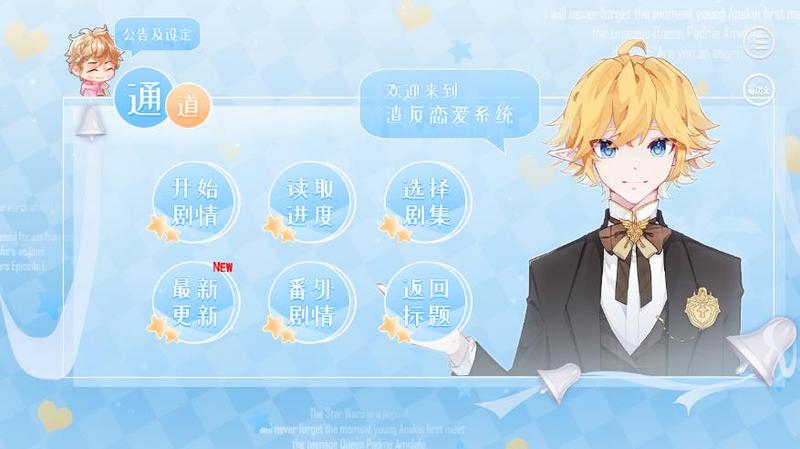Open the 公告及设定 announcements and settings bubble
Screen dimensions: 800x449
[156, 35]
